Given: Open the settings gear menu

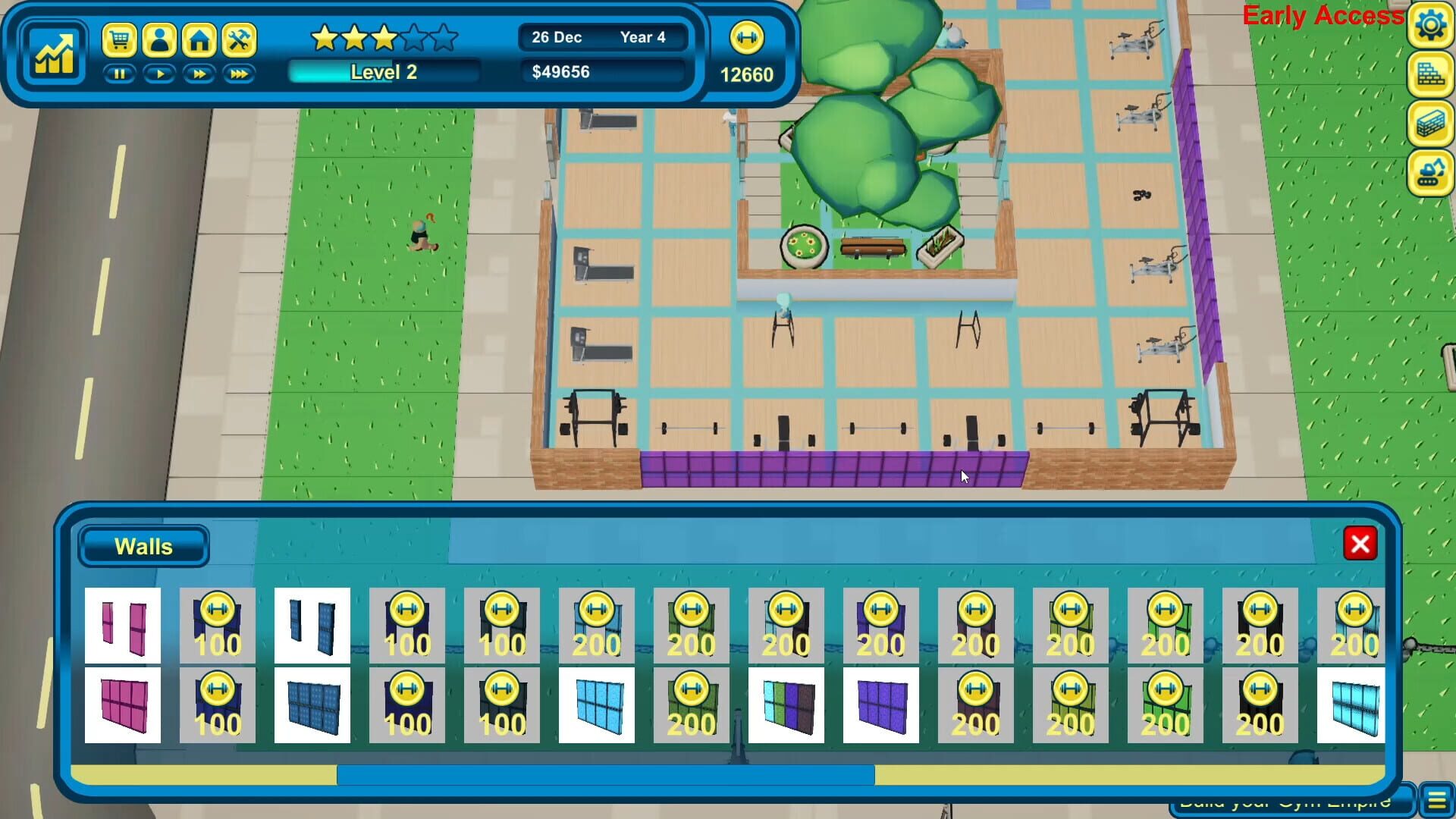Looking at the screenshot, I should click(1430, 24).
